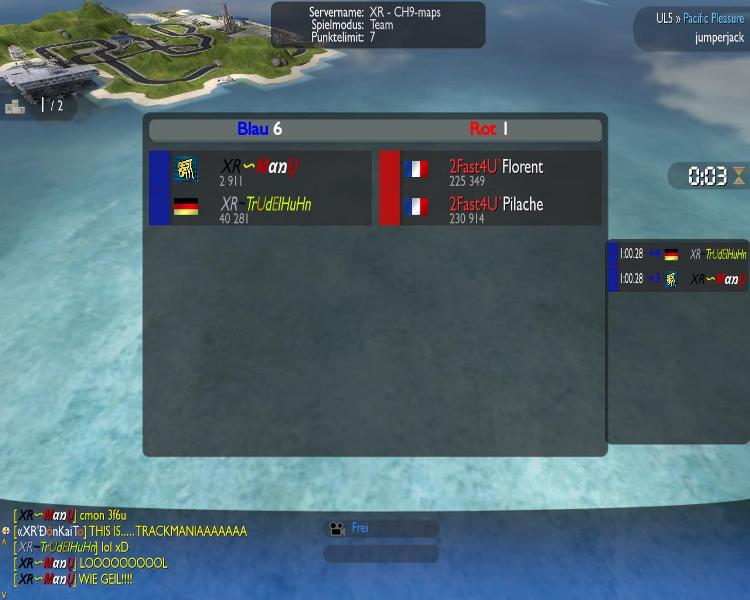Click TrUdElHuHn's 1:00.28 finish time entry

(677, 254)
